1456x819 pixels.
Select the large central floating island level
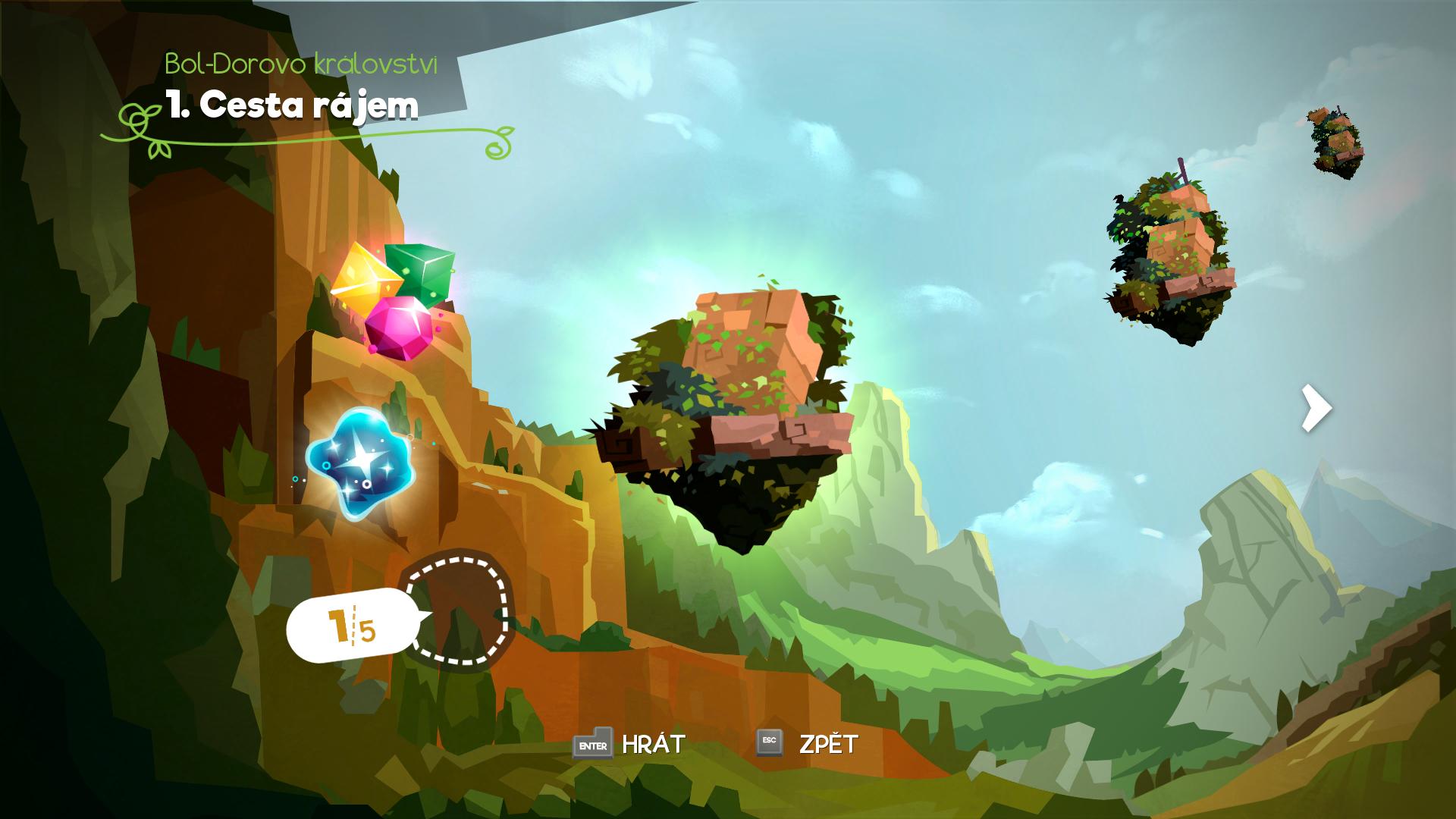click(x=728, y=409)
